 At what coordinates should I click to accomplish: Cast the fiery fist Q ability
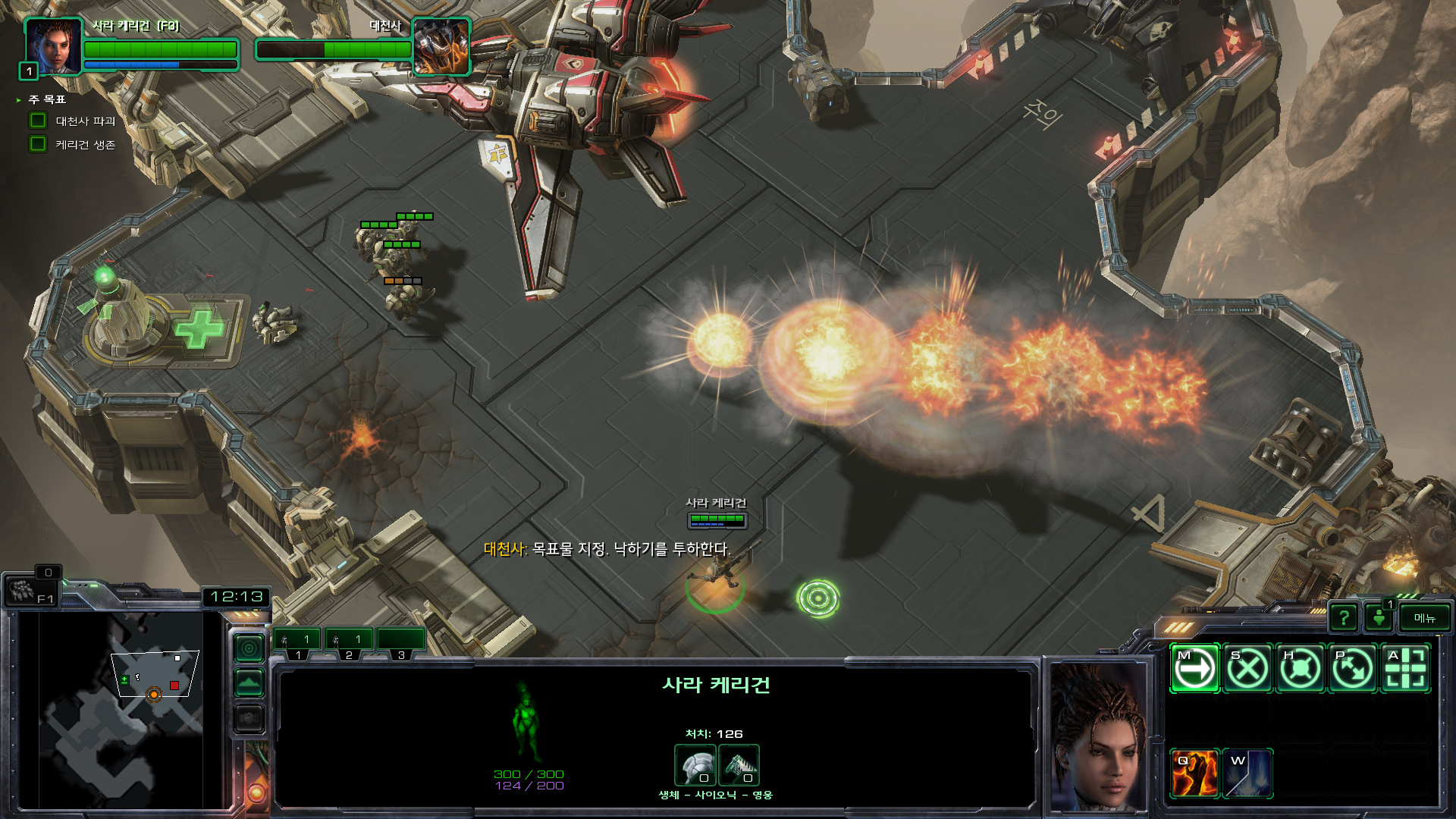coord(1194,773)
